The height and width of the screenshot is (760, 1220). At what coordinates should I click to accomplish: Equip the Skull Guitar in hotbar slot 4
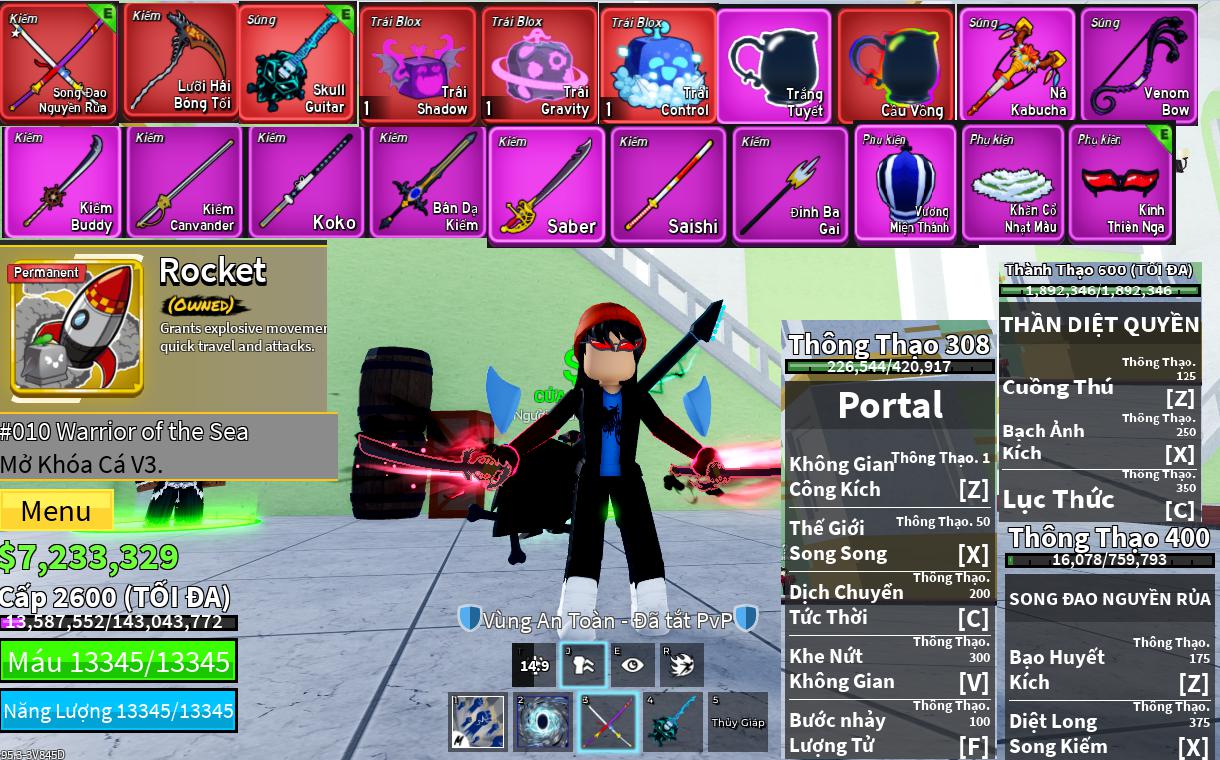tap(672, 722)
